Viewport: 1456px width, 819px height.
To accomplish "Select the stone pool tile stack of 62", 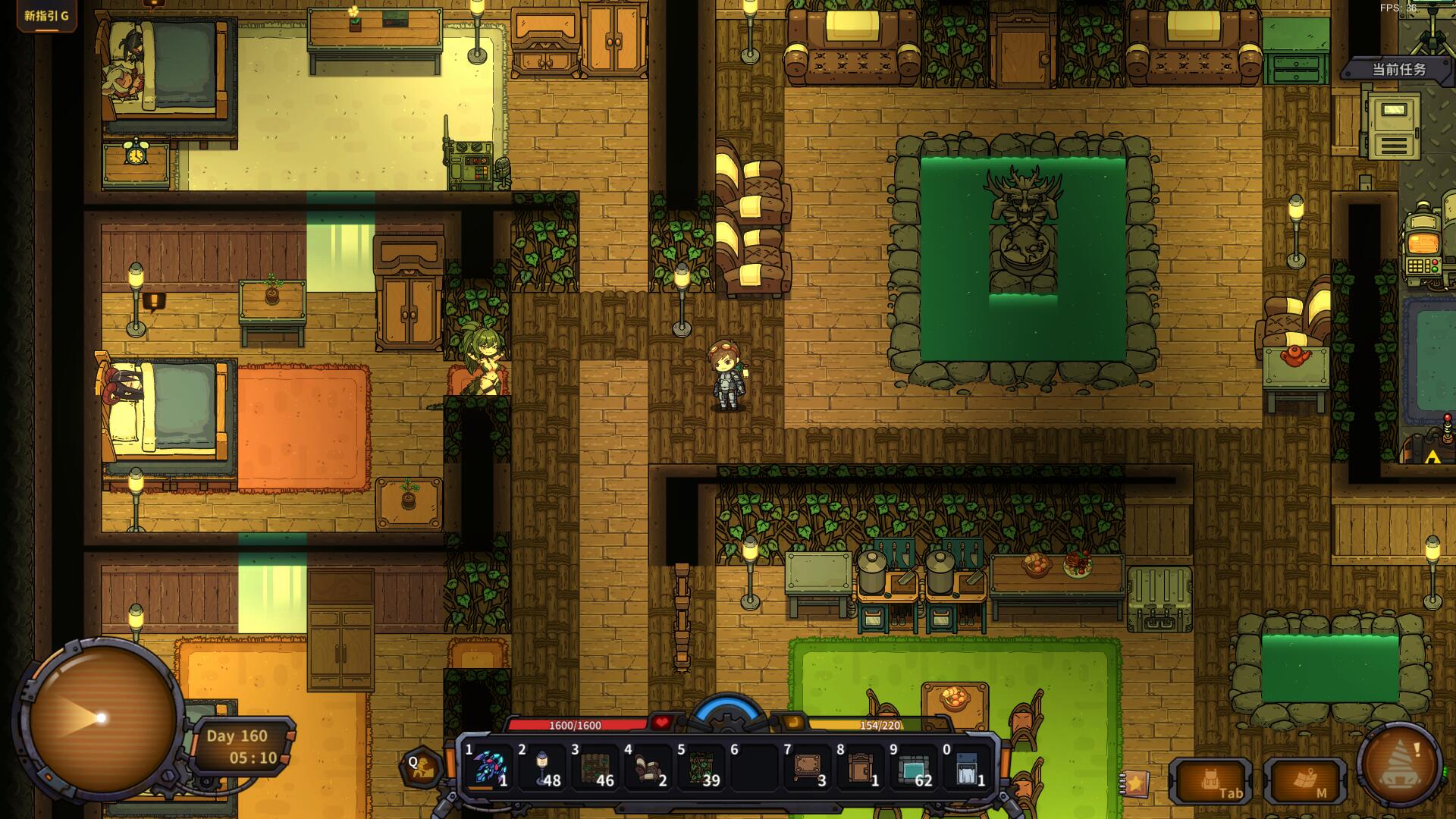I will pyautogui.click(x=915, y=767).
